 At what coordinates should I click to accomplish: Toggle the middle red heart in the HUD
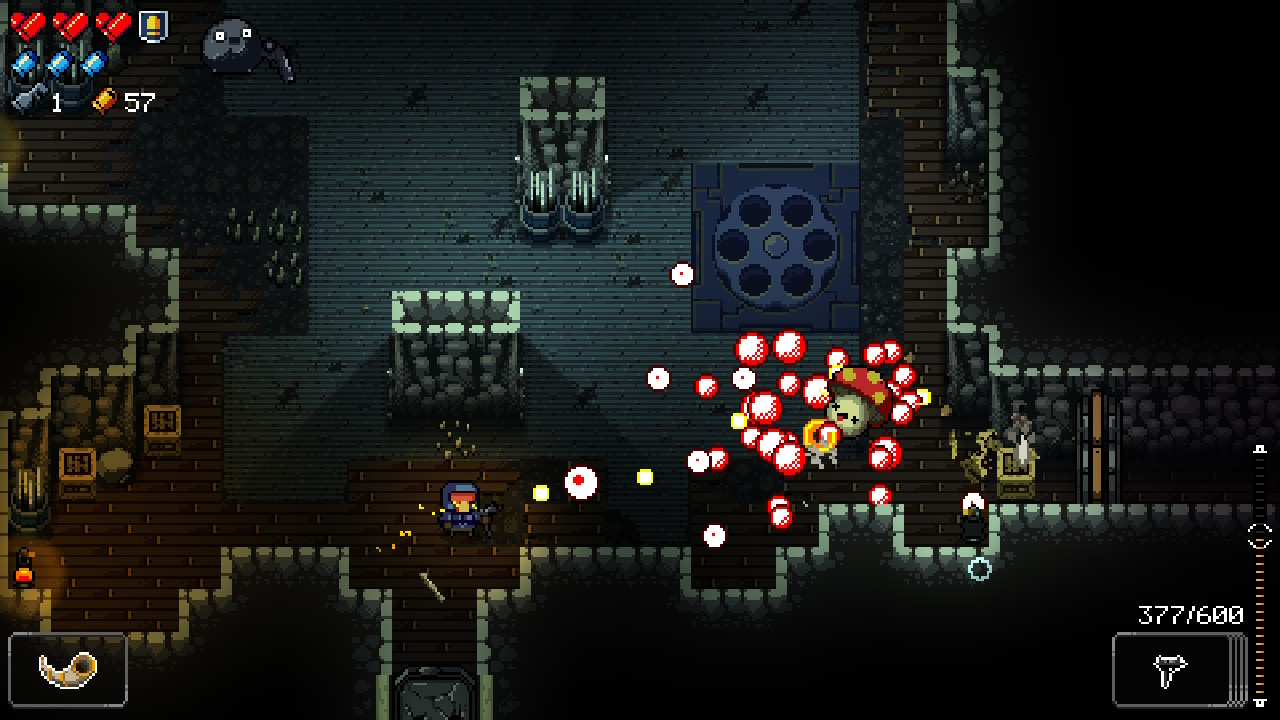coord(69,26)
